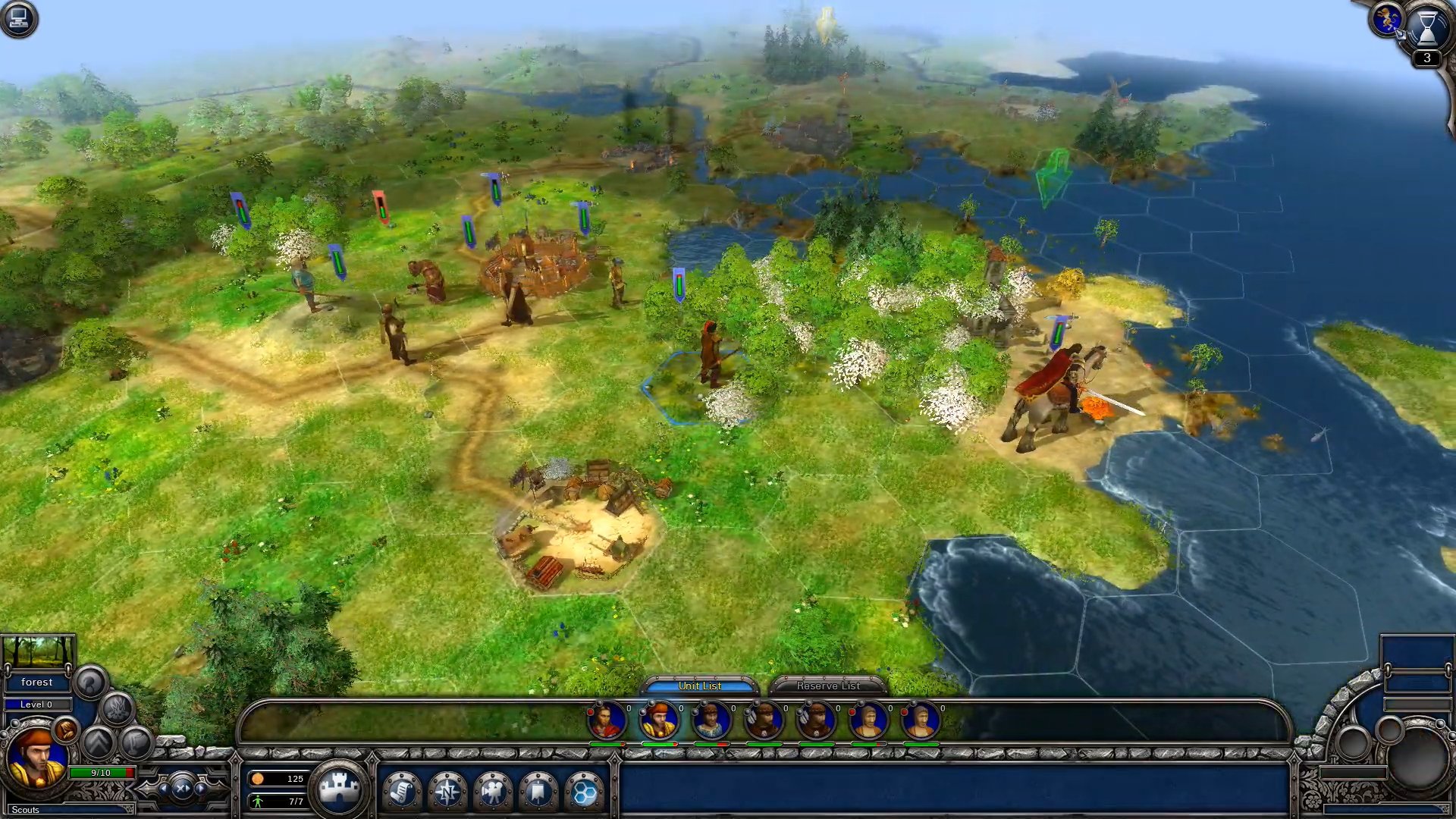Open the castle management button
This screenshot has height=819, width=1456.
point(339,789)
